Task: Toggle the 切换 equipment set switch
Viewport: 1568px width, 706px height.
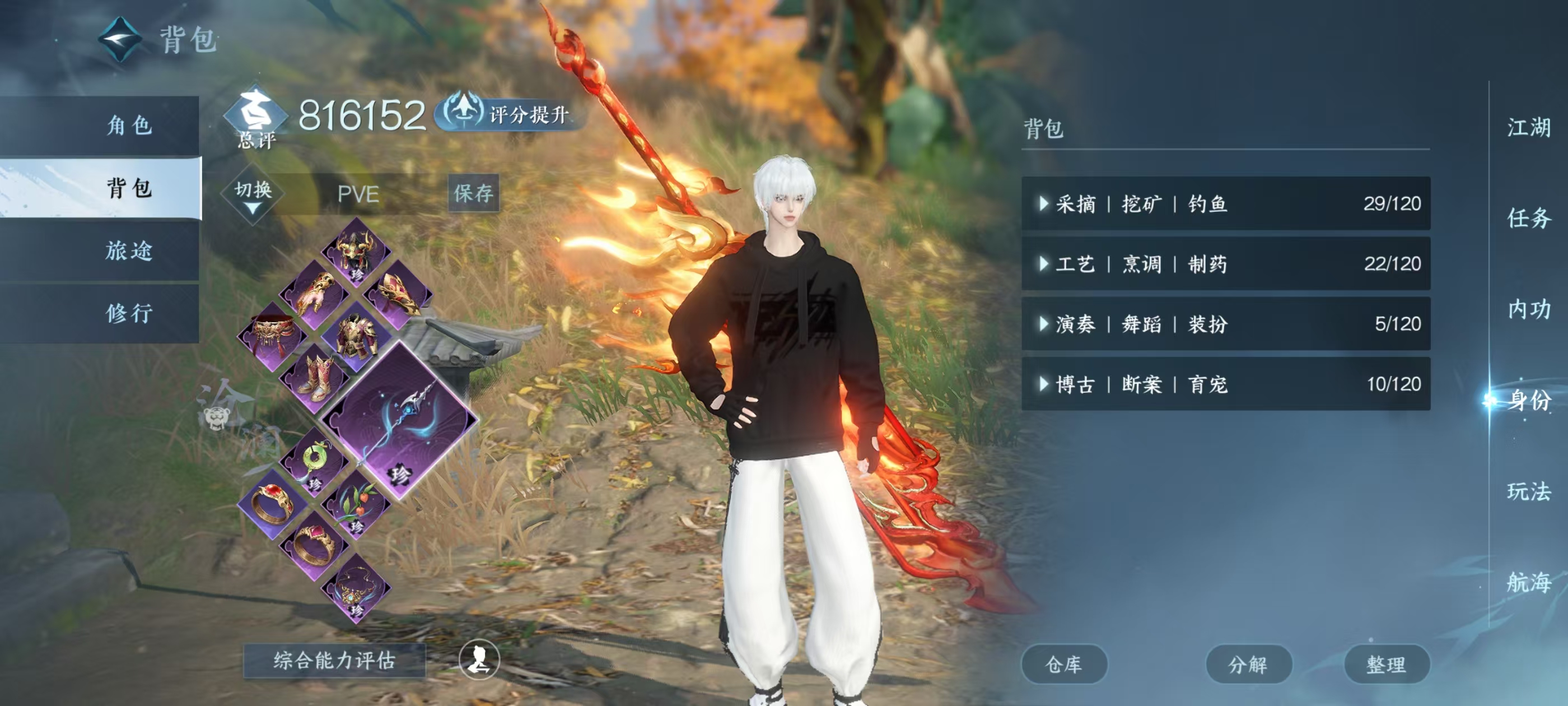Action: [253, 194]
